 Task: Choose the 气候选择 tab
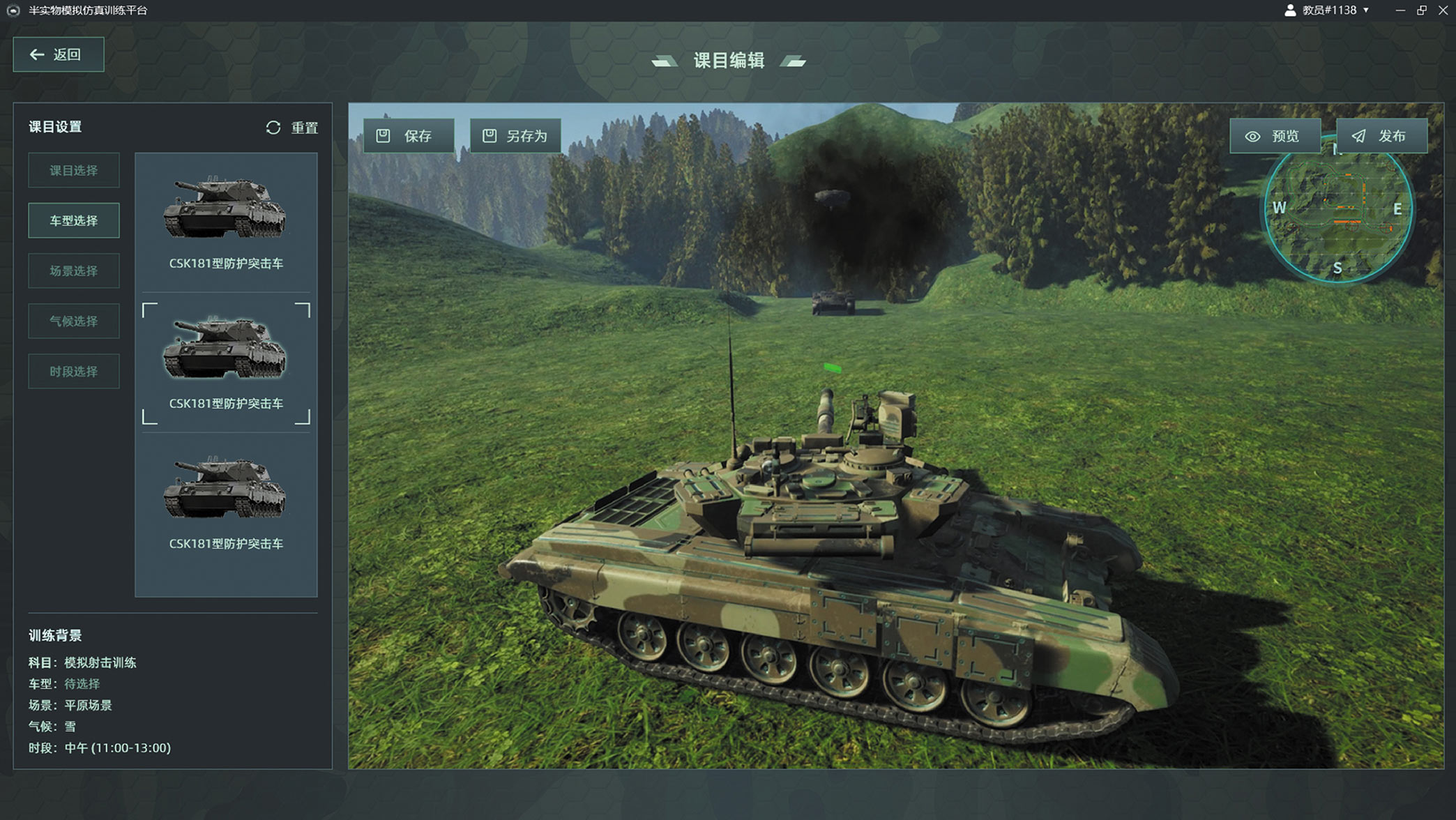74,321
